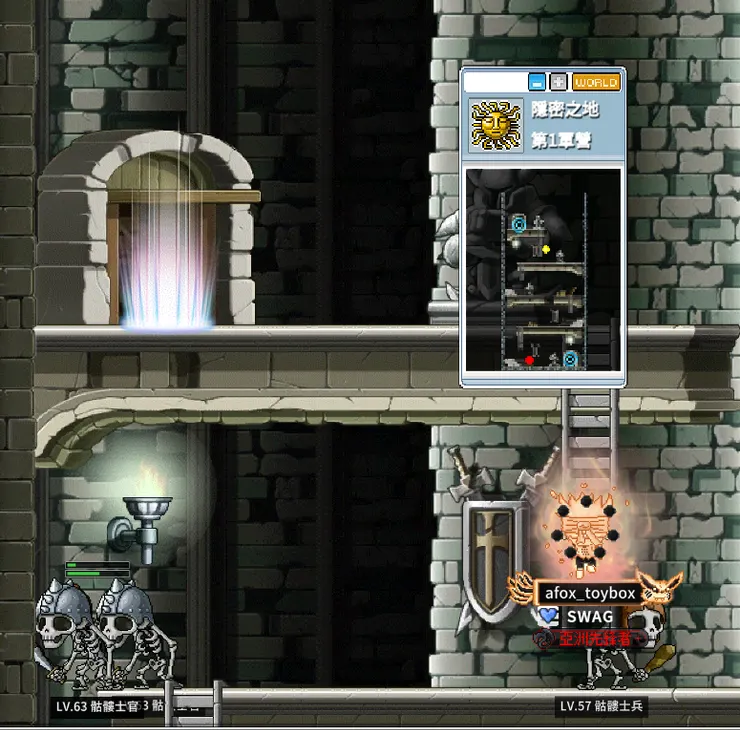This screenshot has height=730, width=740.
Task: Select the upper blue portal marker on the minimap
Action: pos(518,222)
